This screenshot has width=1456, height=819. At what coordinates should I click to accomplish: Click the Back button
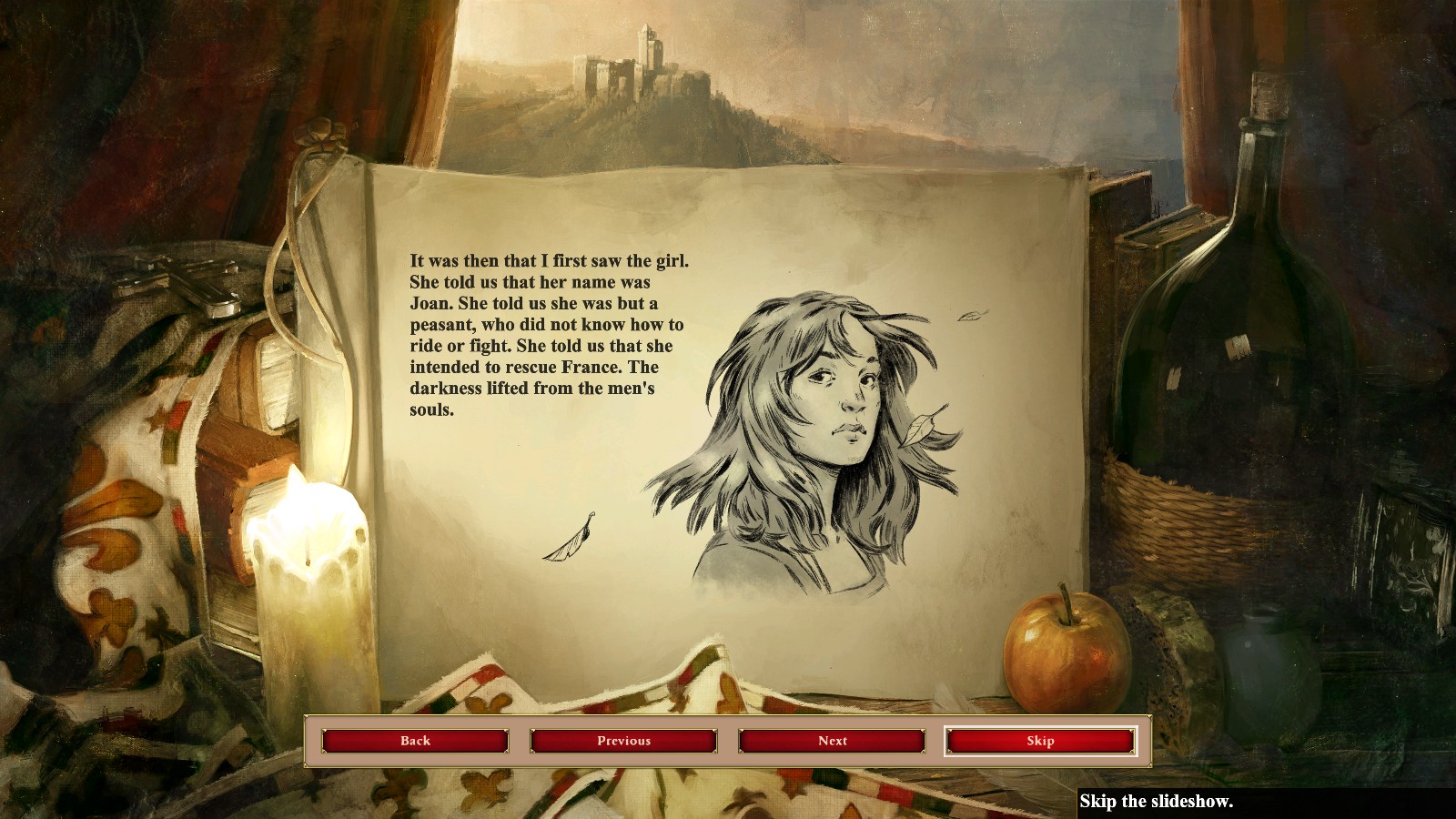click(x=415, y=741)
